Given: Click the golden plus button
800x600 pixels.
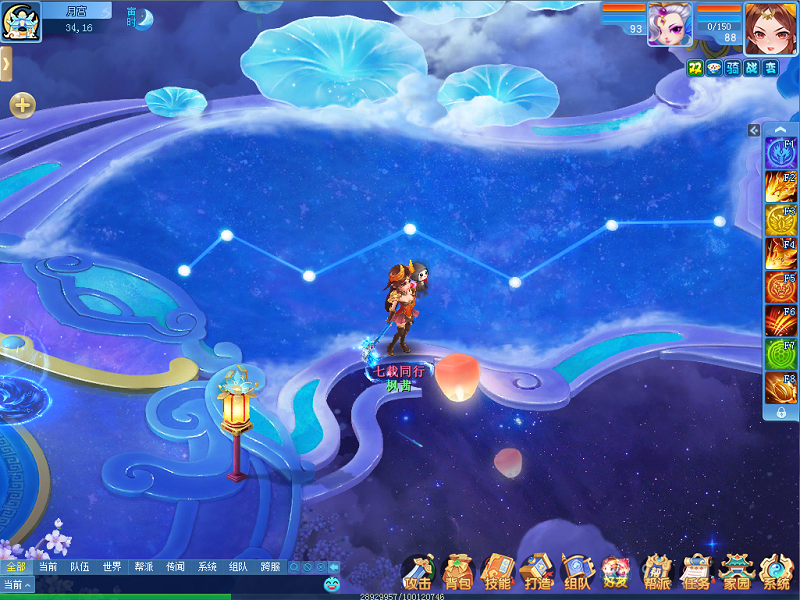Looking at the screenshot, I should (x=22, y=104).
